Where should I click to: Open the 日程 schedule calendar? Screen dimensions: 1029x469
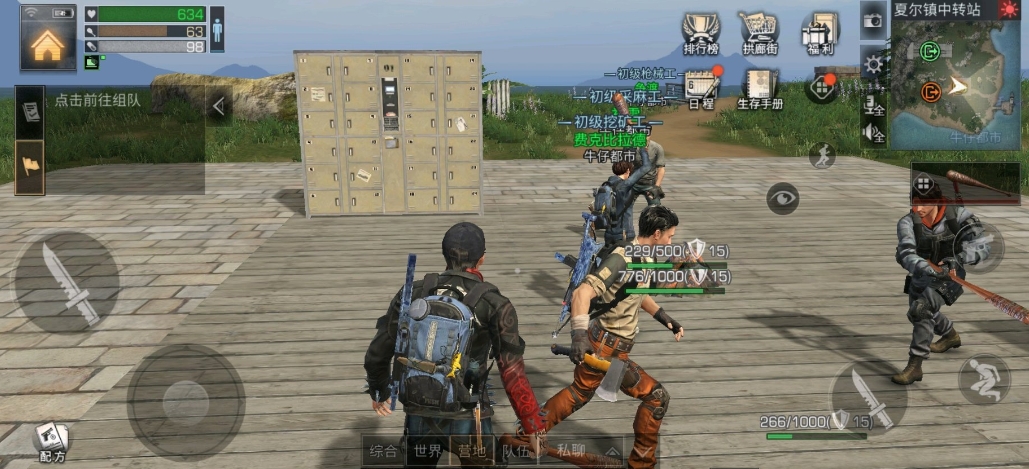pos(702,88)
